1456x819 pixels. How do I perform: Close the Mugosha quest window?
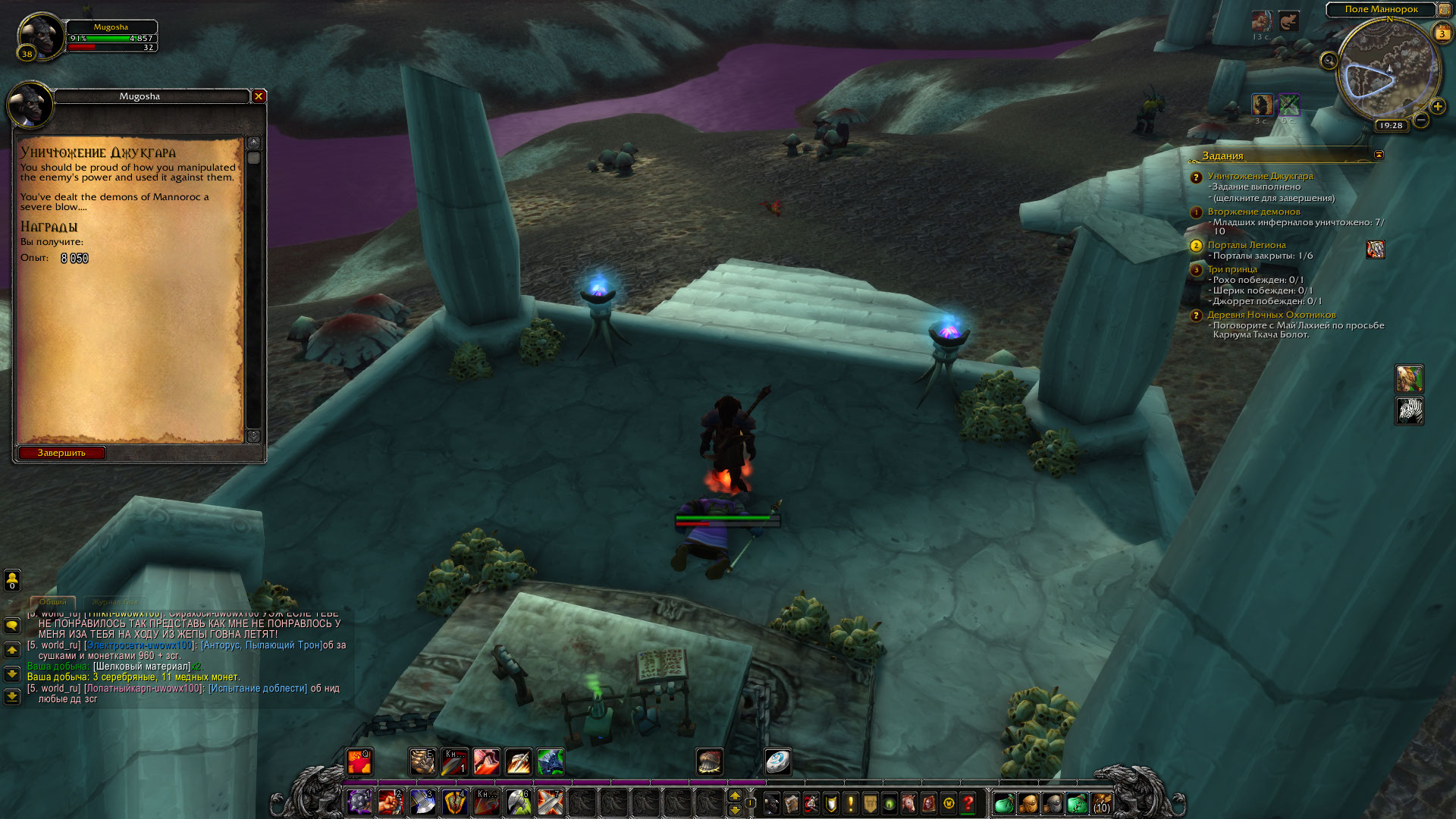coord(259,96)
